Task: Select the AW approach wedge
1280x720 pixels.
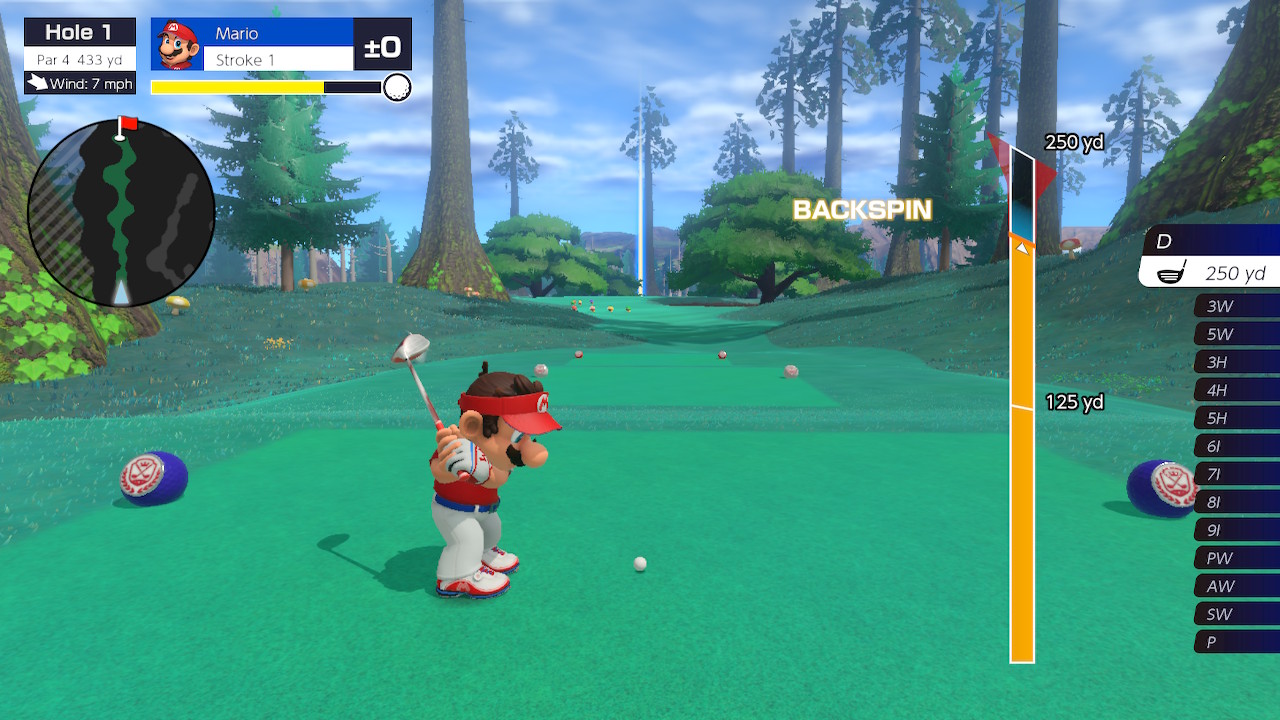Action: pos(1236,586)
